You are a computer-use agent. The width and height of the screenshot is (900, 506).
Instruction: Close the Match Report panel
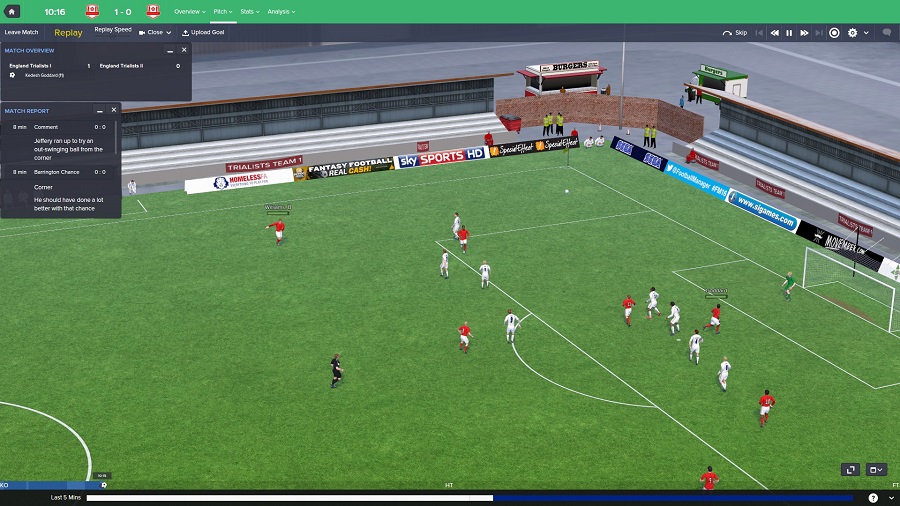114,110
